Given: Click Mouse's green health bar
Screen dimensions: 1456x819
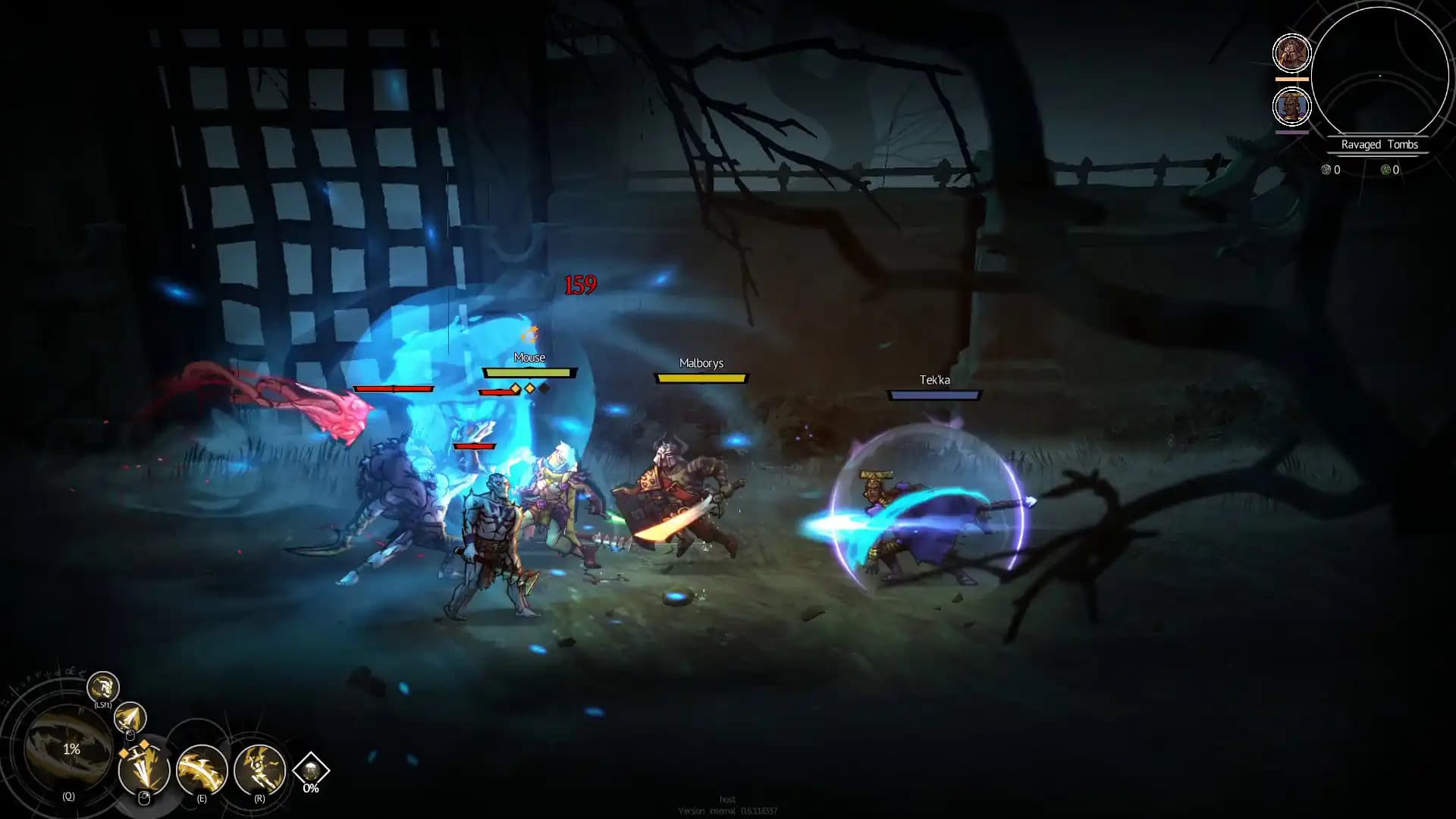Looking at the screenshot, I should (x=529, y=373).
